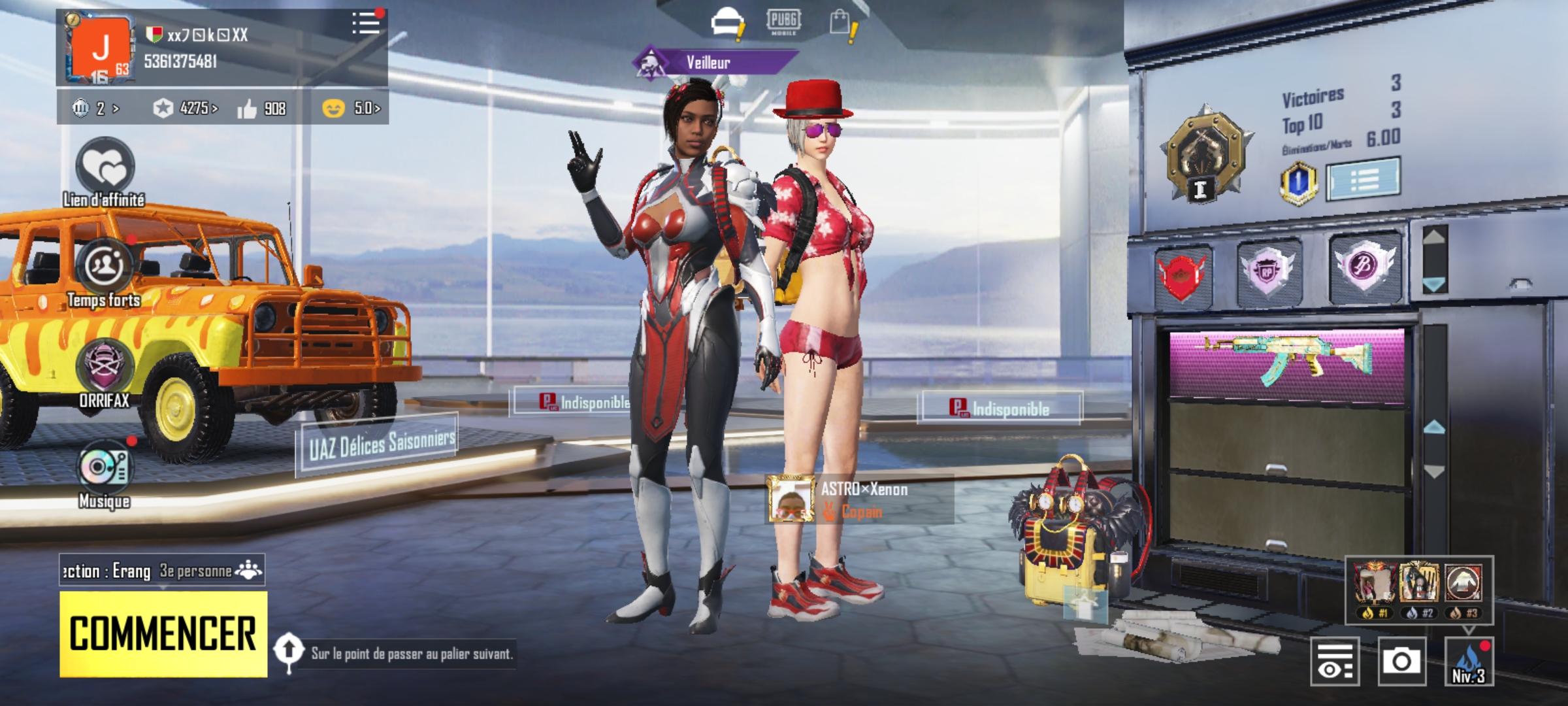Open the ORRIFAX clan icon

click(105, 367)
